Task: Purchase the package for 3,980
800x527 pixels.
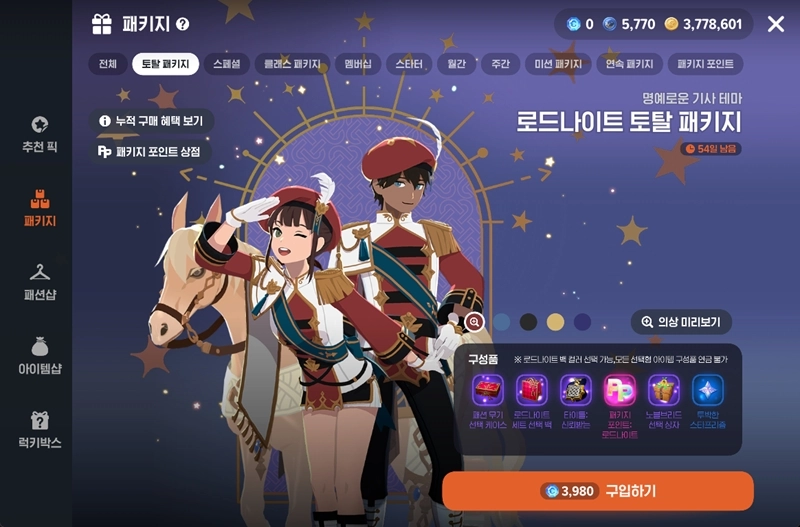Action: point(597,491)
